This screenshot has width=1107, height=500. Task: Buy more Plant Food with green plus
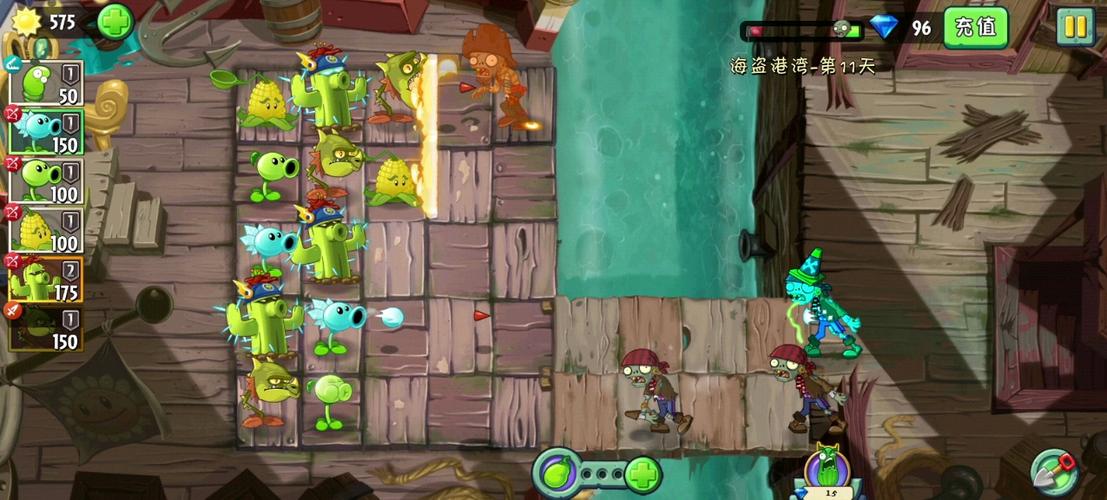(x=642, y=473)
